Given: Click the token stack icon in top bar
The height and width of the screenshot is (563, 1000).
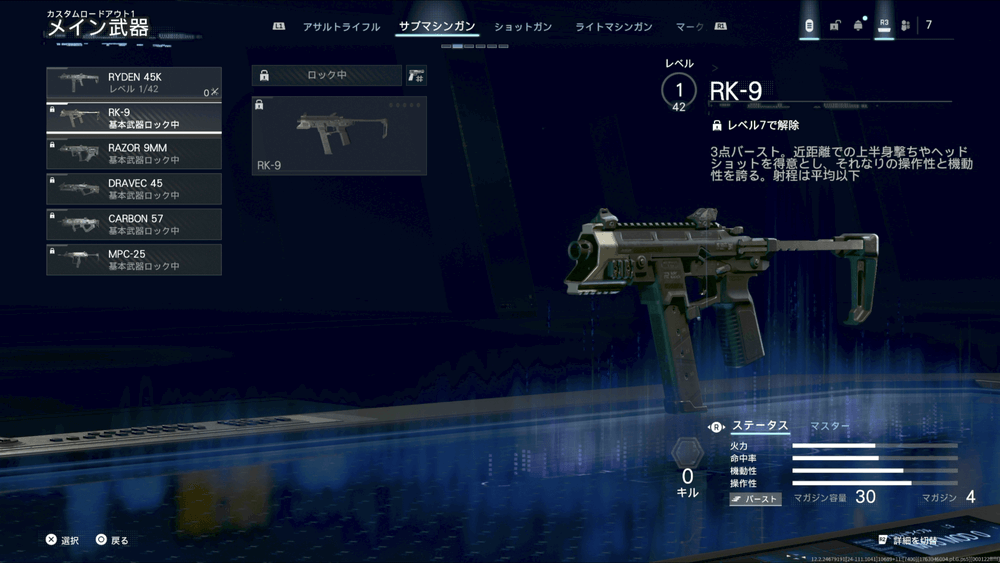Looking at the screenshot, I should tap(809, 26).
